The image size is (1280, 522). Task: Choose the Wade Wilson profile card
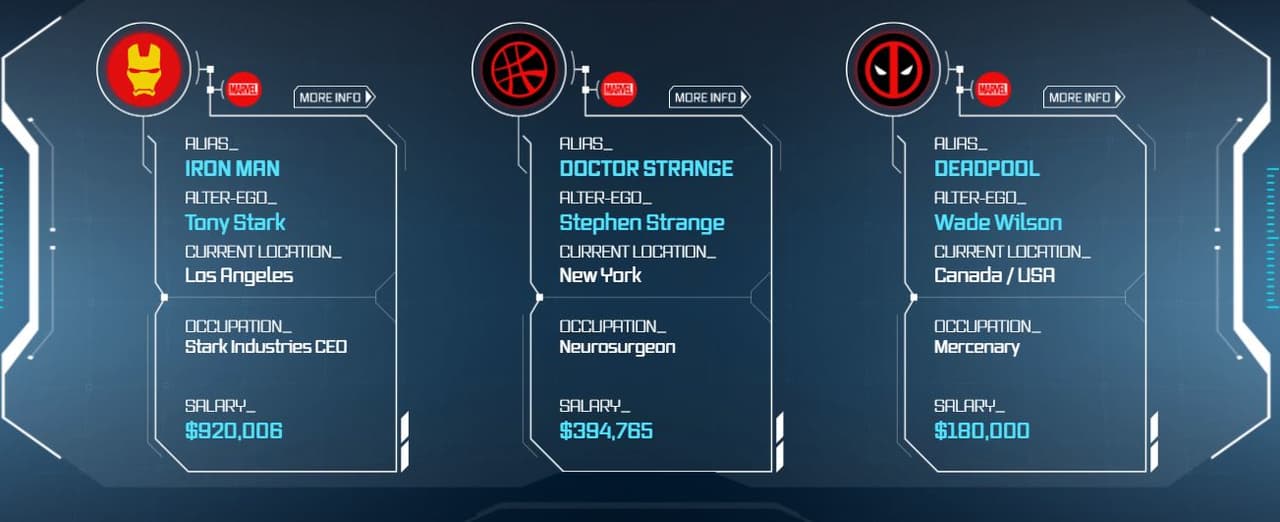1025,300
